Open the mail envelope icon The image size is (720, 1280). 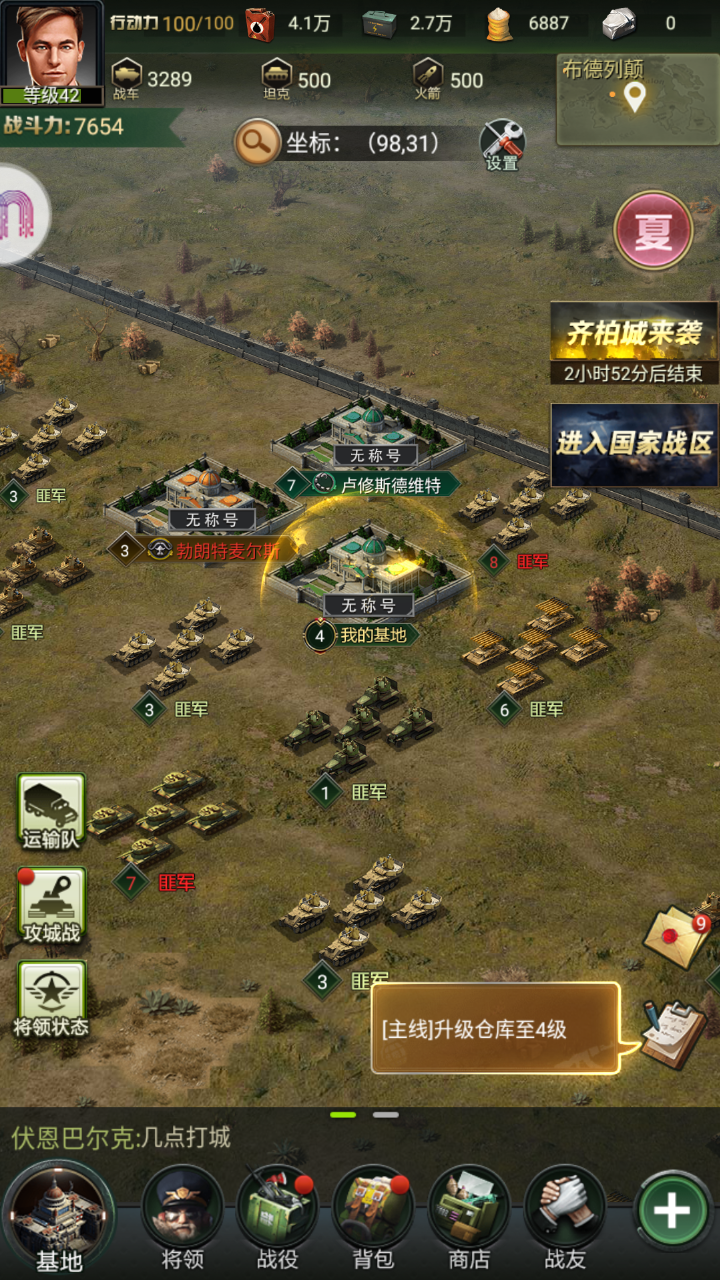(677, 937)
